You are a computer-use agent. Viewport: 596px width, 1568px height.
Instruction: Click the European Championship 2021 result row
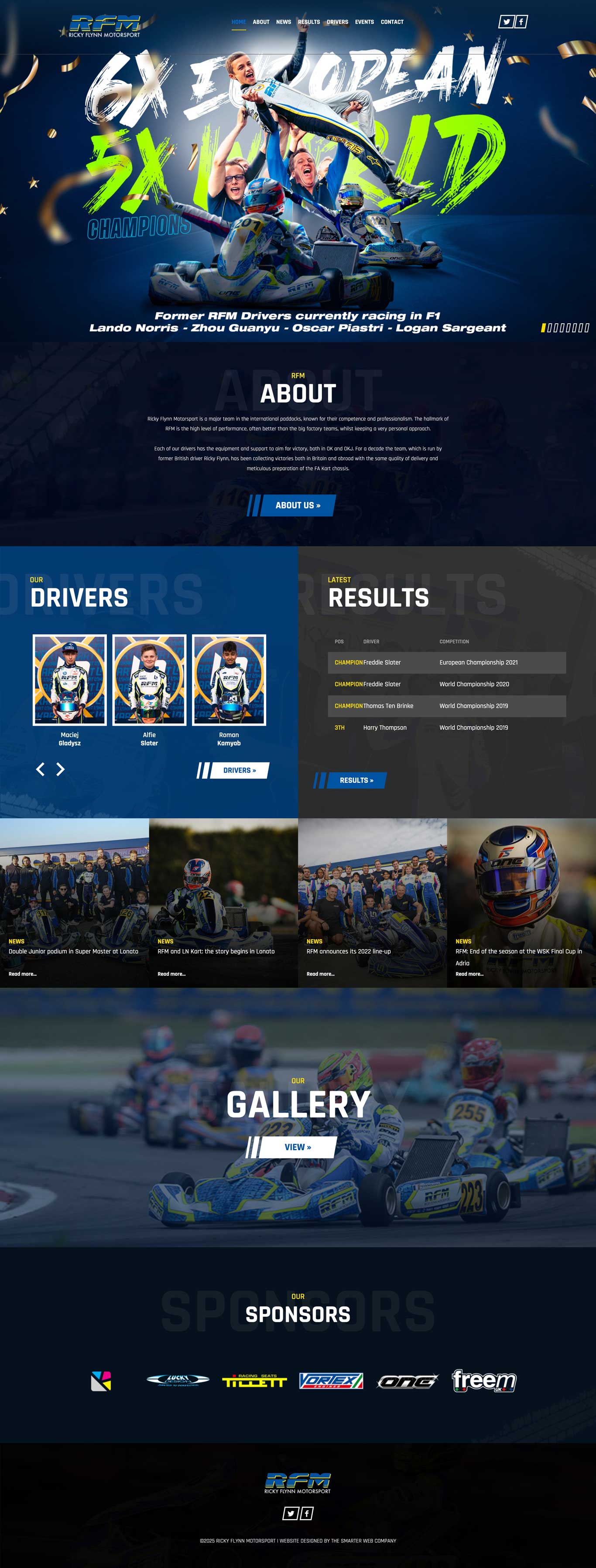coord(446,662)
